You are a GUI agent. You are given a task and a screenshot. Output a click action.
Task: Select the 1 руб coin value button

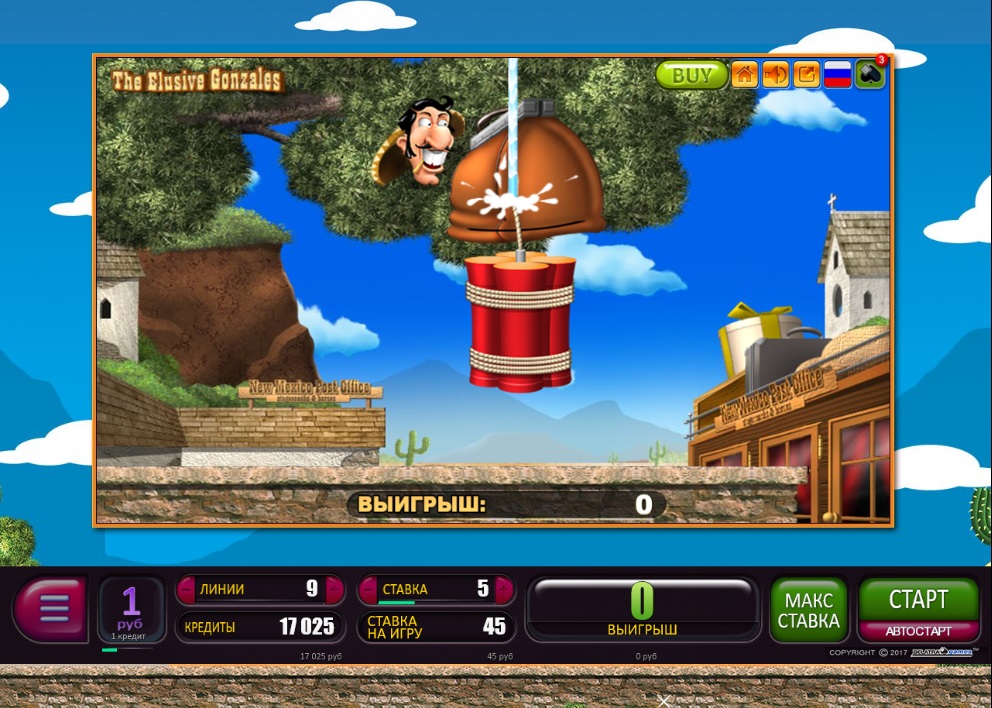click(x=131, y=609)
